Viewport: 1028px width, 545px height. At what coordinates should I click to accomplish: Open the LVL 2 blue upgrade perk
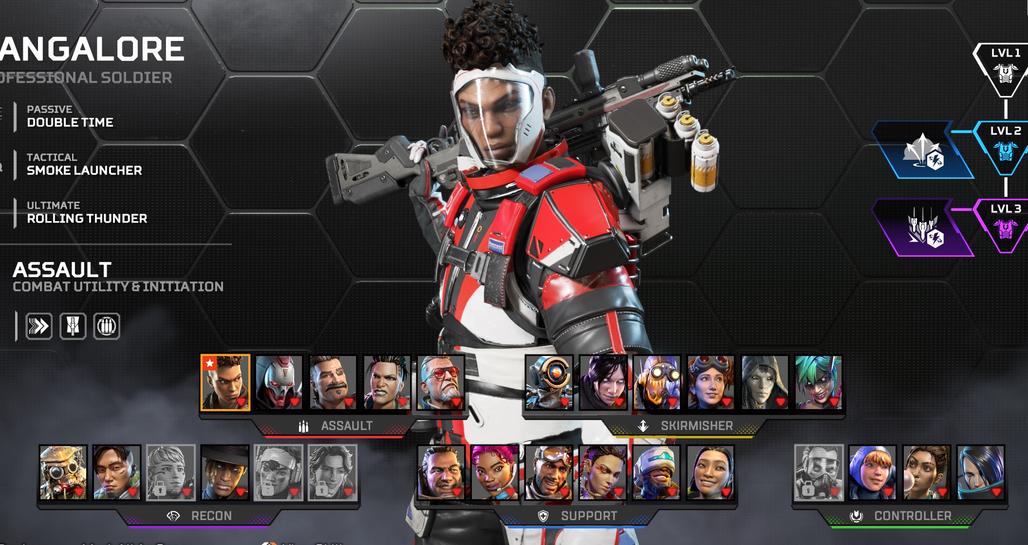[x=922, y=150]
